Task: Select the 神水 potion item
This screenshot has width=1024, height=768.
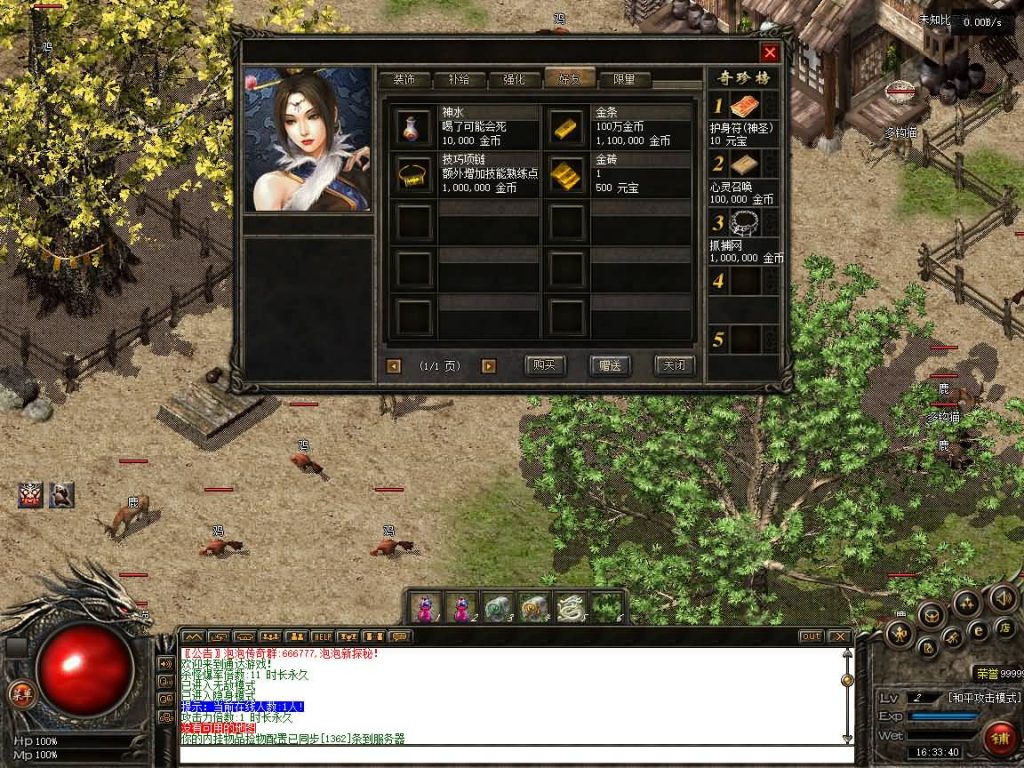Action: [412, 127]
